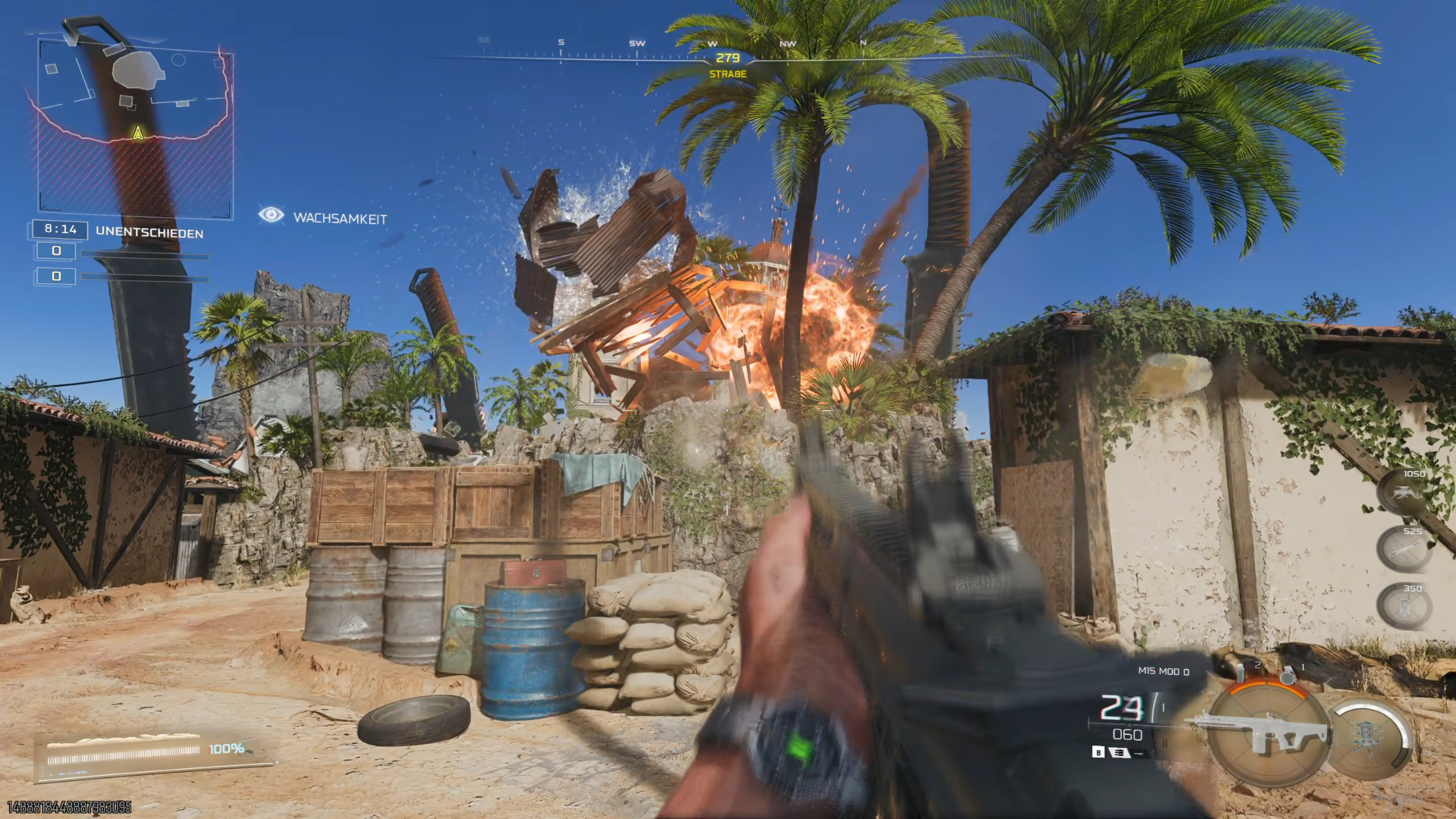Click the compass bar showing heading 279
Screen dimensions: 1456x819
tap(726, 56)
